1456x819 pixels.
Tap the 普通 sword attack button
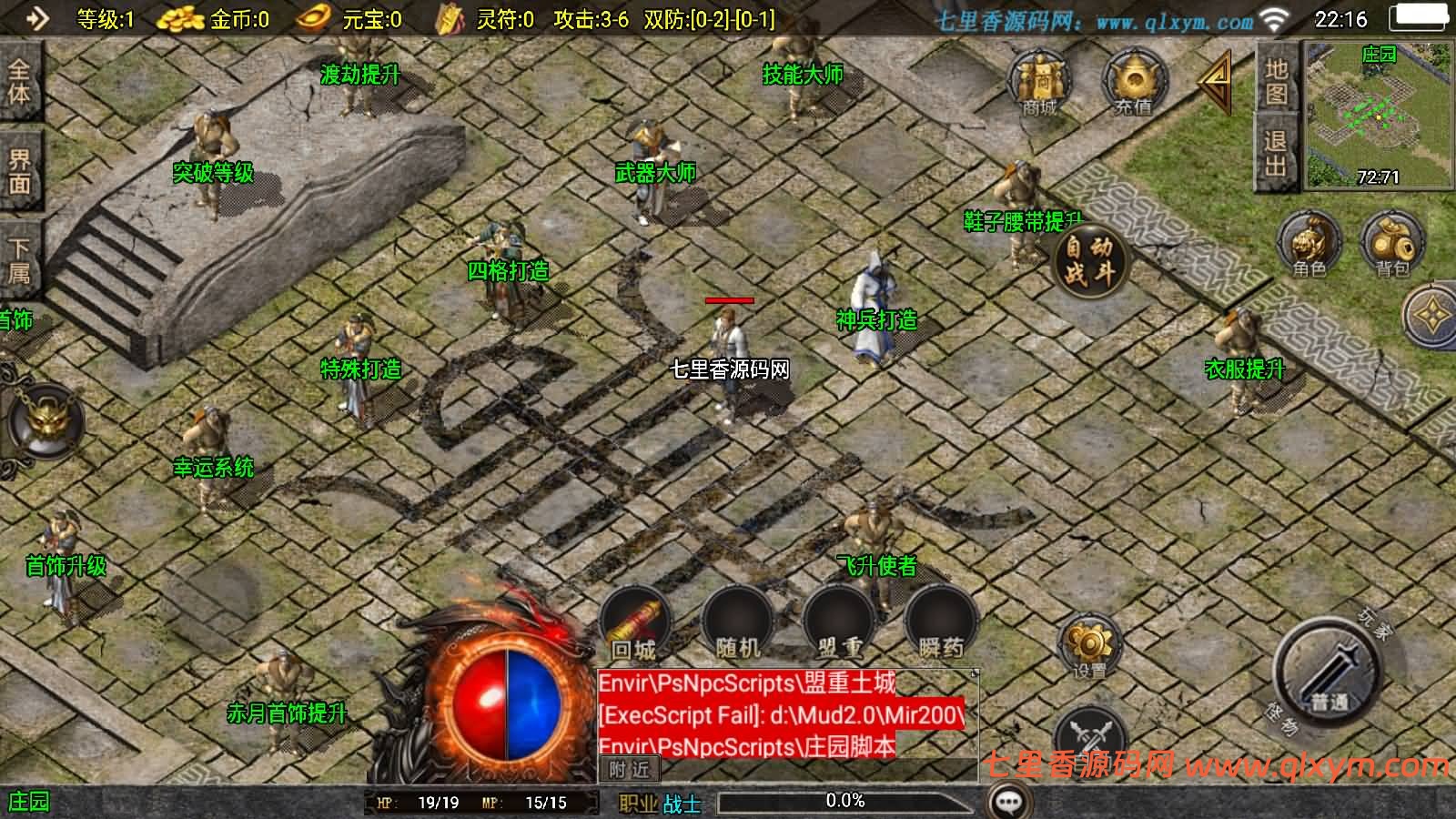[x=1329, y=673]
